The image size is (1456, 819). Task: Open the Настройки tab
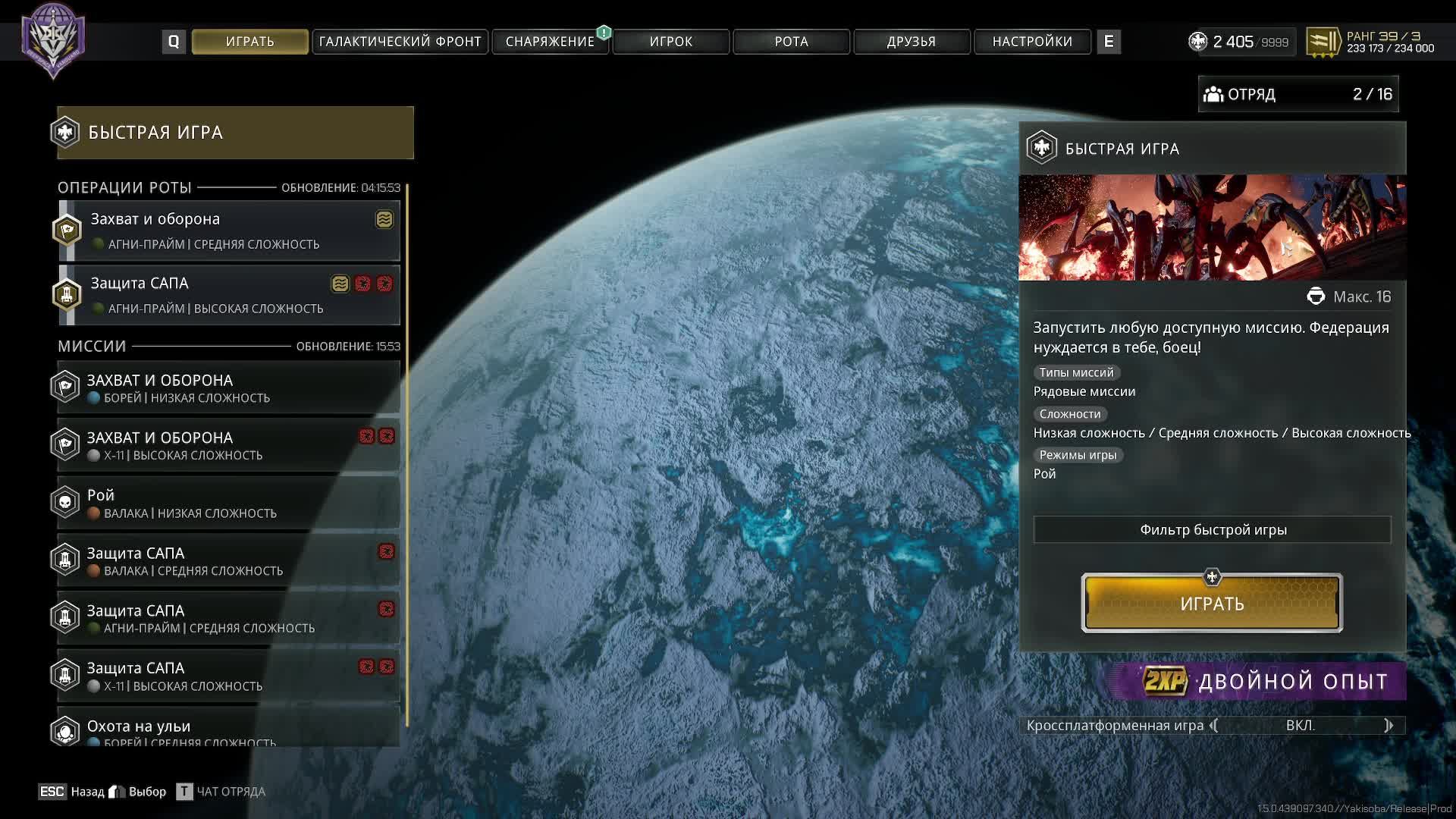point(1032,42)
